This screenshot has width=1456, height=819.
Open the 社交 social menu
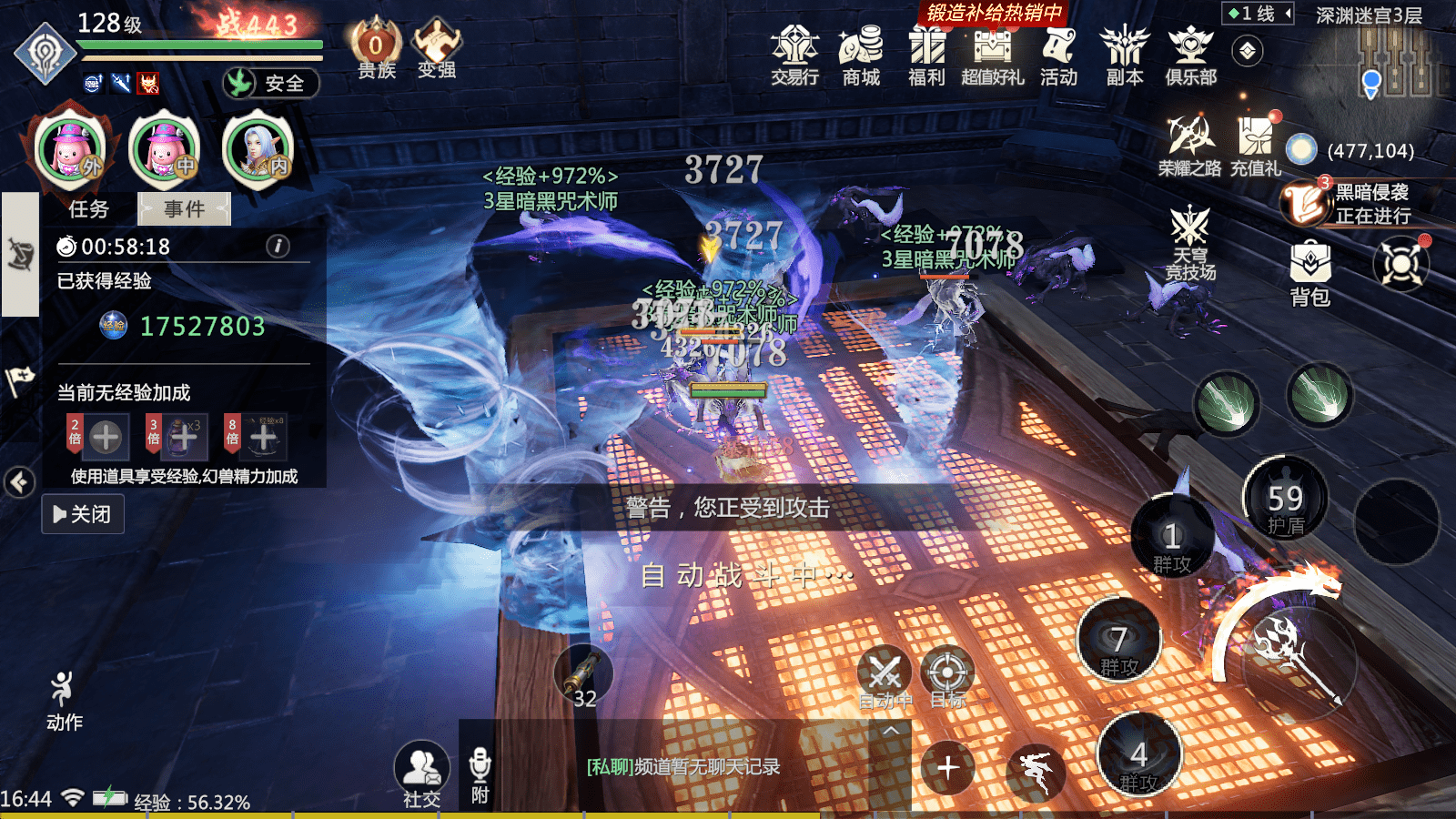(421, 773)
